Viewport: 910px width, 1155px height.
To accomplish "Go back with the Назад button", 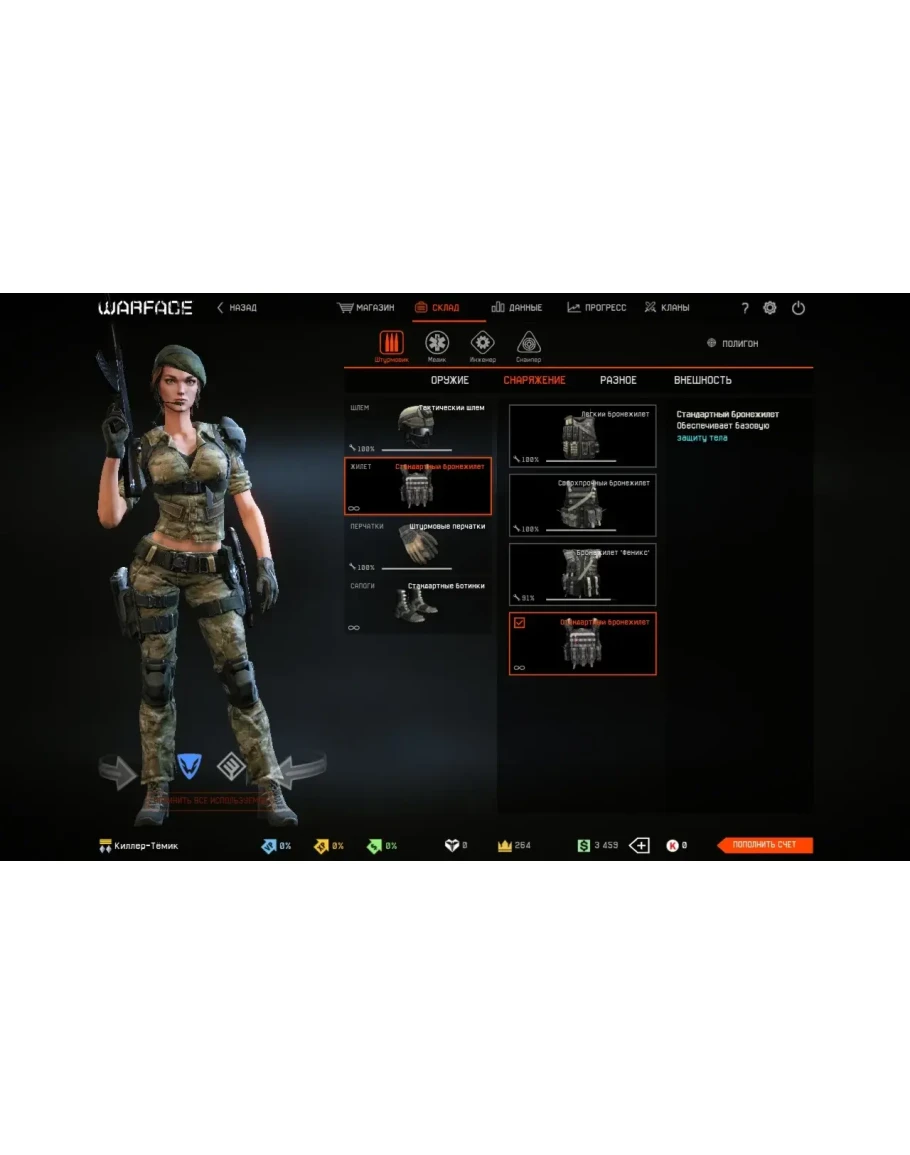I will pyautogui.click(x=237, y=308).
